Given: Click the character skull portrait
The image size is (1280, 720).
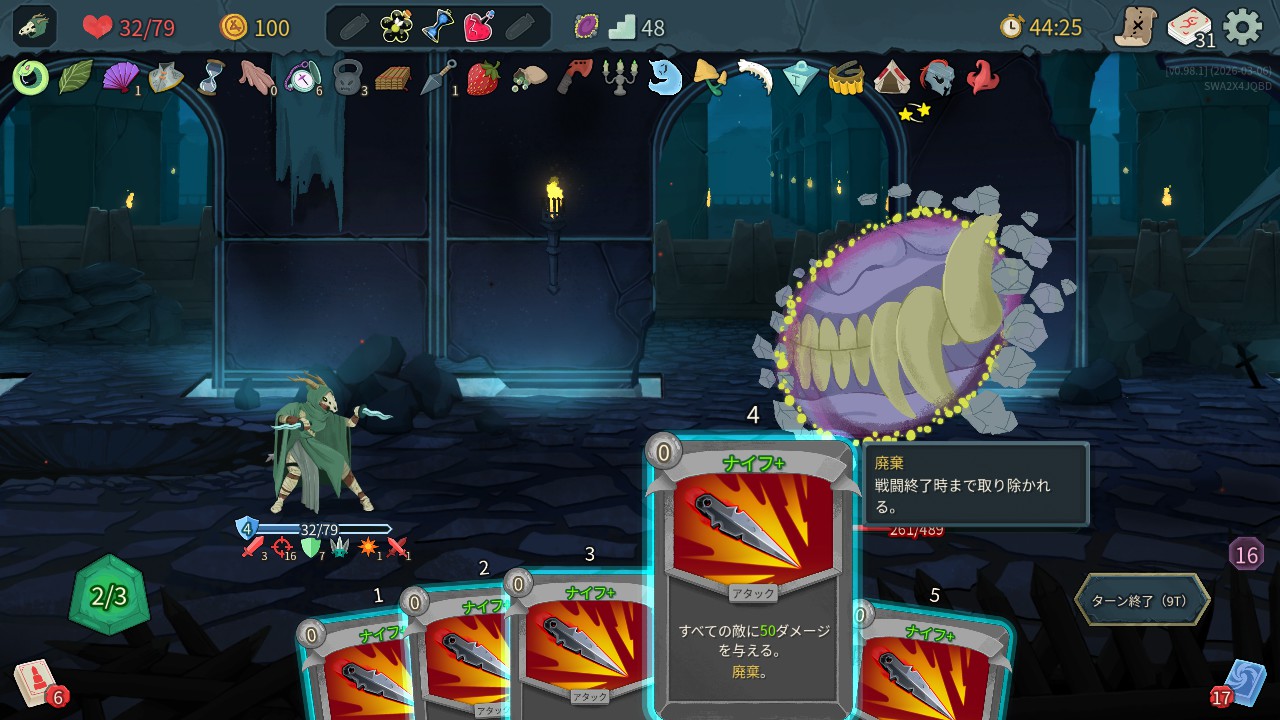Looking at the screenshot, I should click(34, 27).
